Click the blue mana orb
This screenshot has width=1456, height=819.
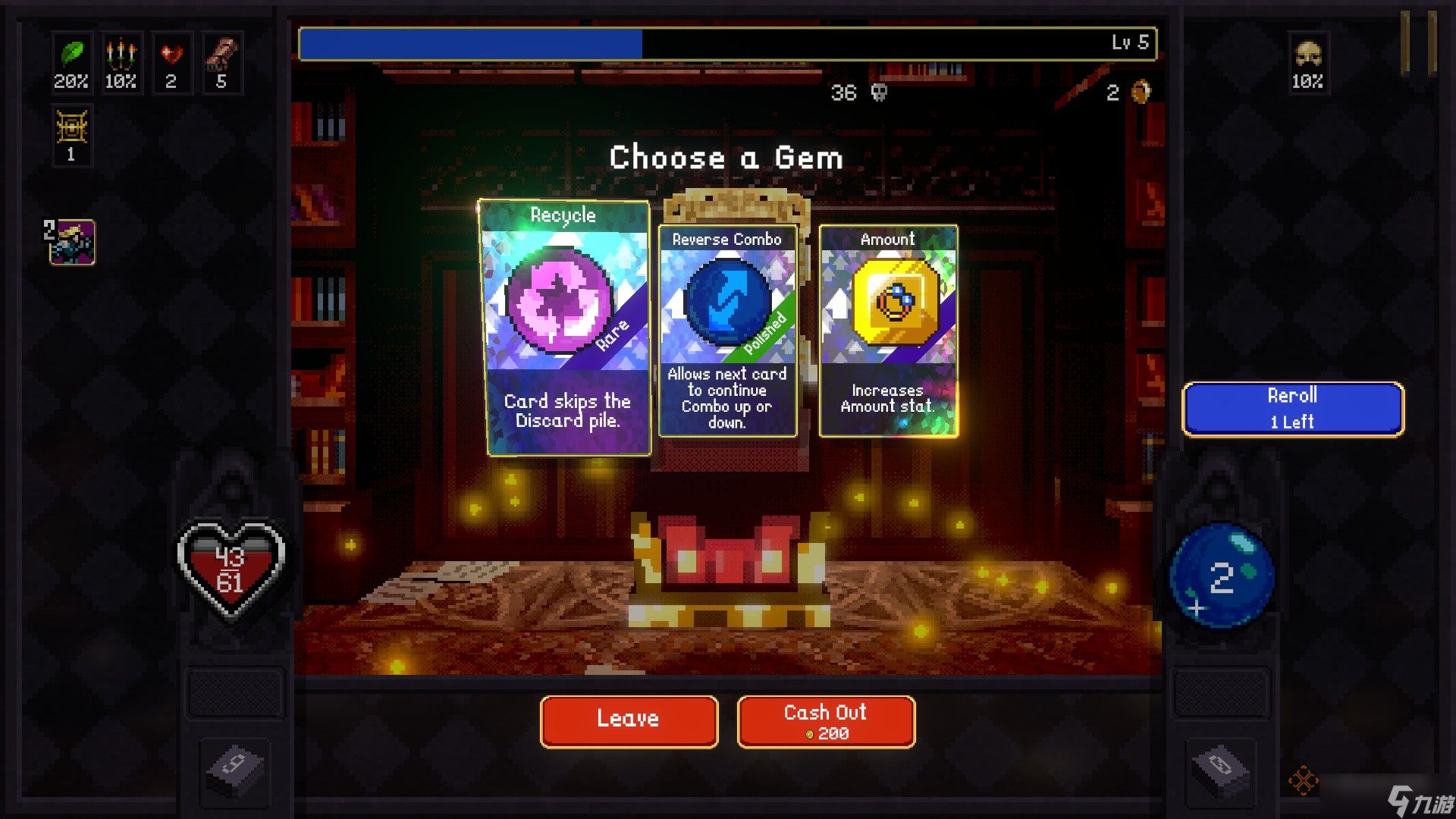point(1221,576)
